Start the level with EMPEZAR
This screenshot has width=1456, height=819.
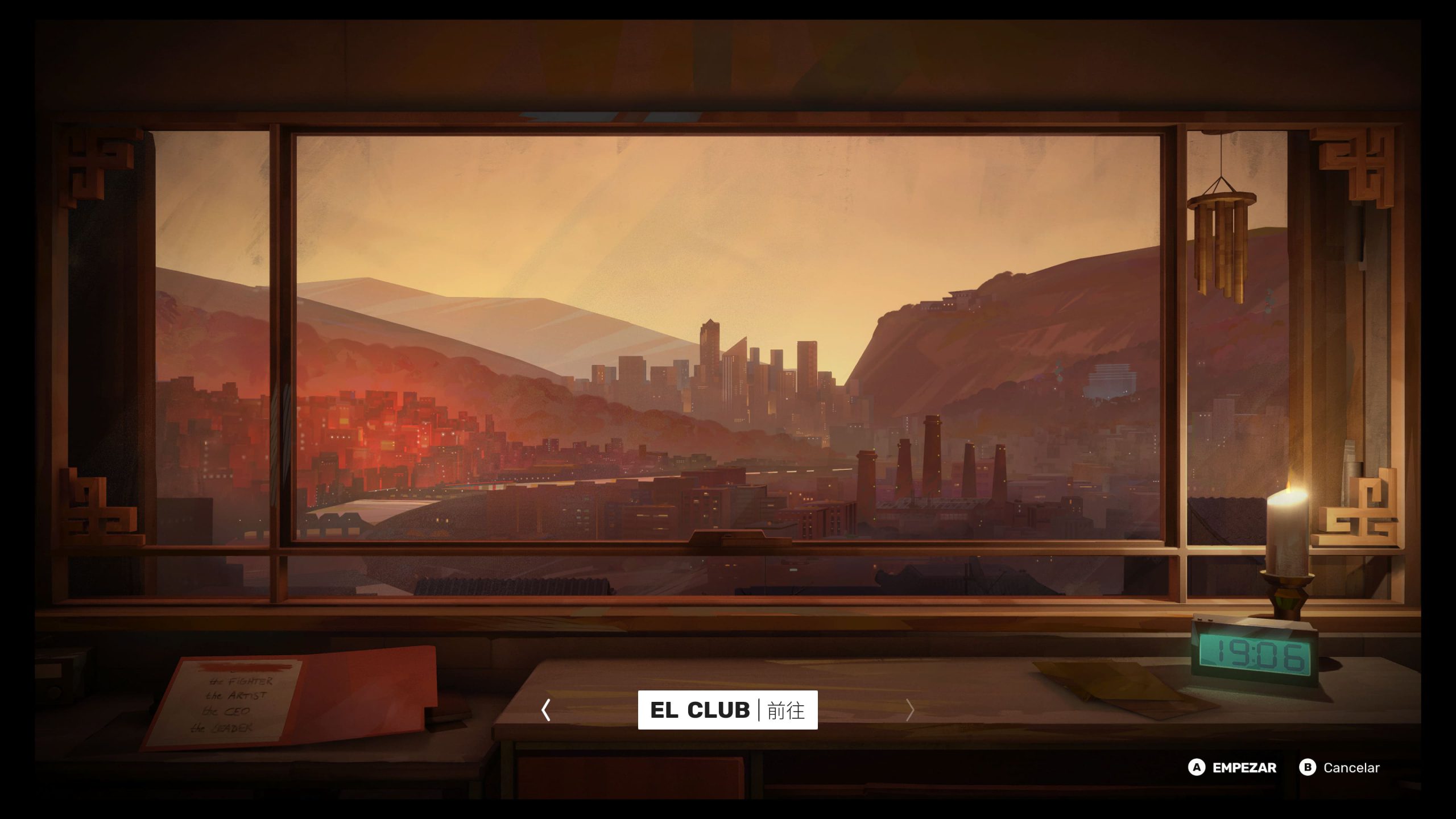(x=1232, y=768)
